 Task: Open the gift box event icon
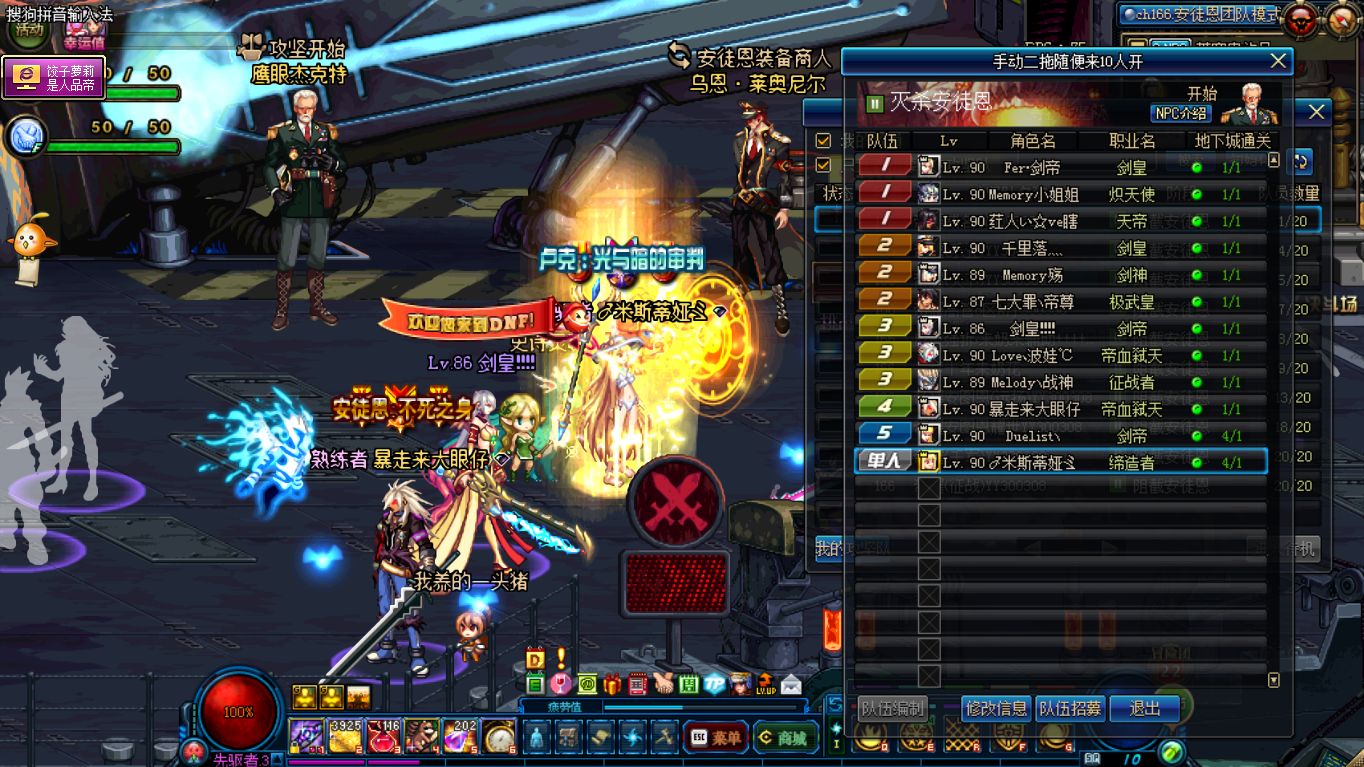[x=612, y=684]
